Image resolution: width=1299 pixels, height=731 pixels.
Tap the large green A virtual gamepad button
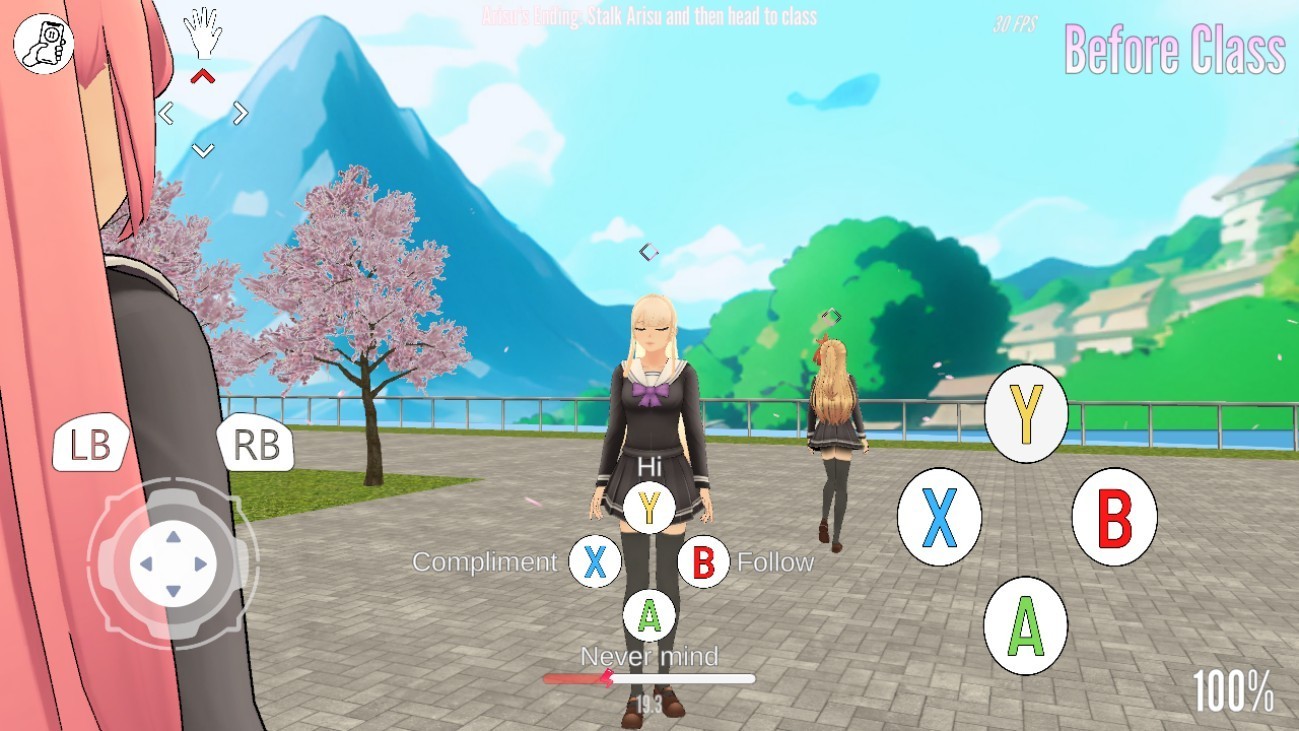[x=1026, y=625]
